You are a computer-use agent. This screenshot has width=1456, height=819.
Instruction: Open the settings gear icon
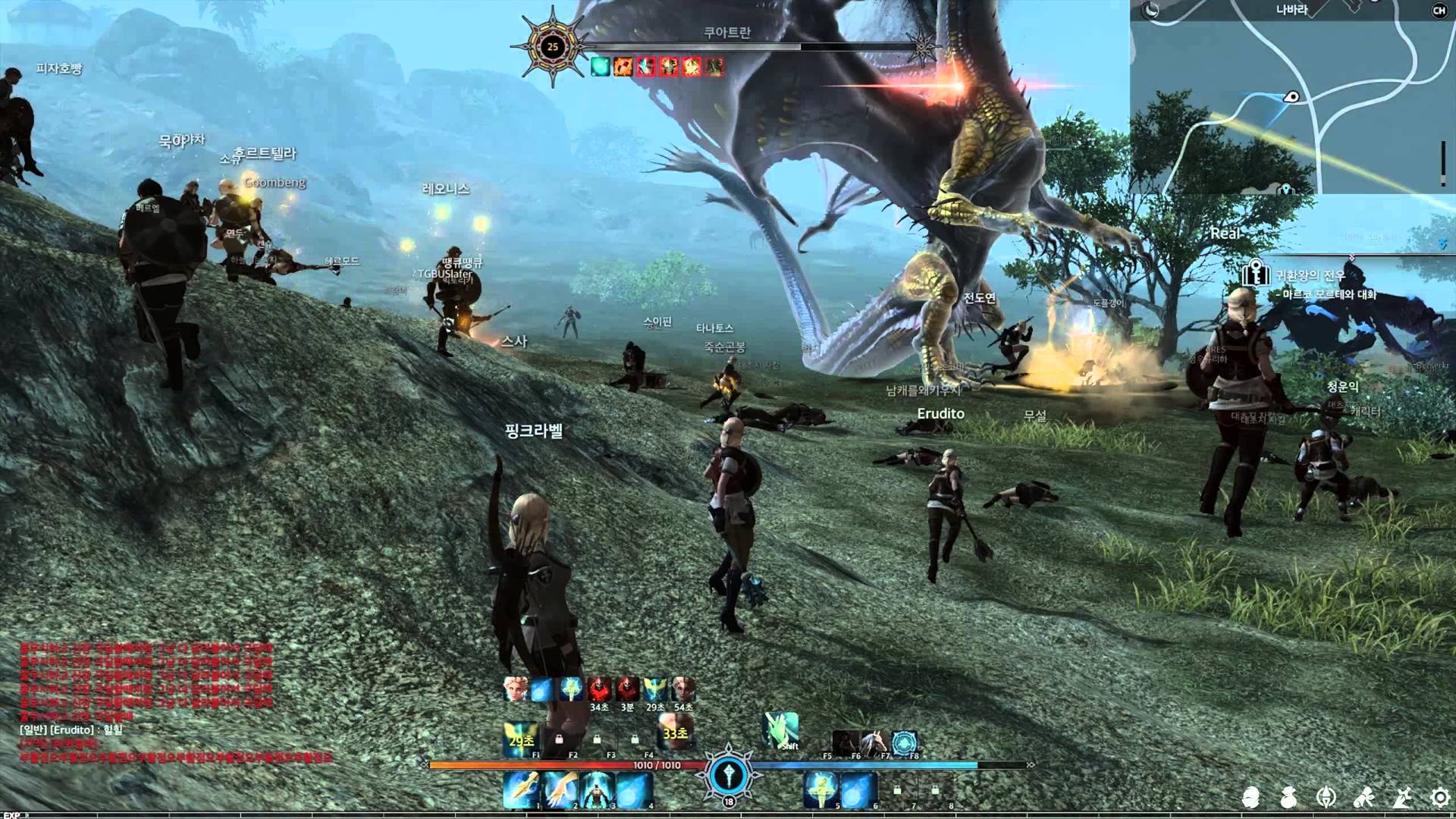click(1439, 797)
